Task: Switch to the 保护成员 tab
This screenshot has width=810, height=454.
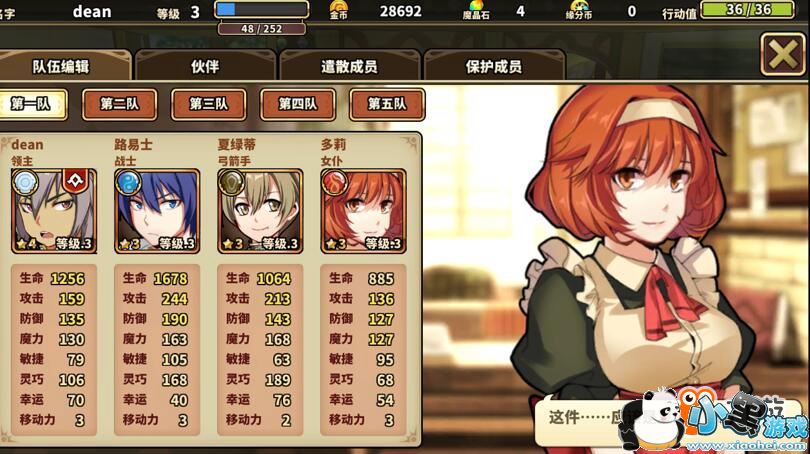Action: coord(494,66)
